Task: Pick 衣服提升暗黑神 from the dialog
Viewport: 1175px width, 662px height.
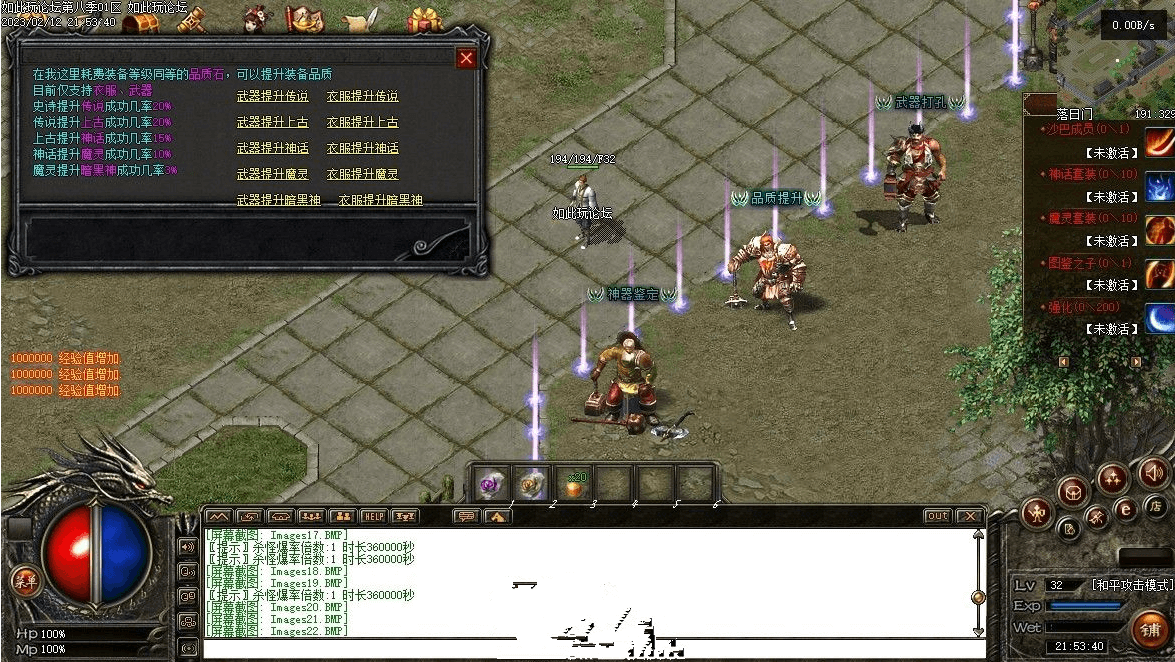Action: tap(380, 200)
